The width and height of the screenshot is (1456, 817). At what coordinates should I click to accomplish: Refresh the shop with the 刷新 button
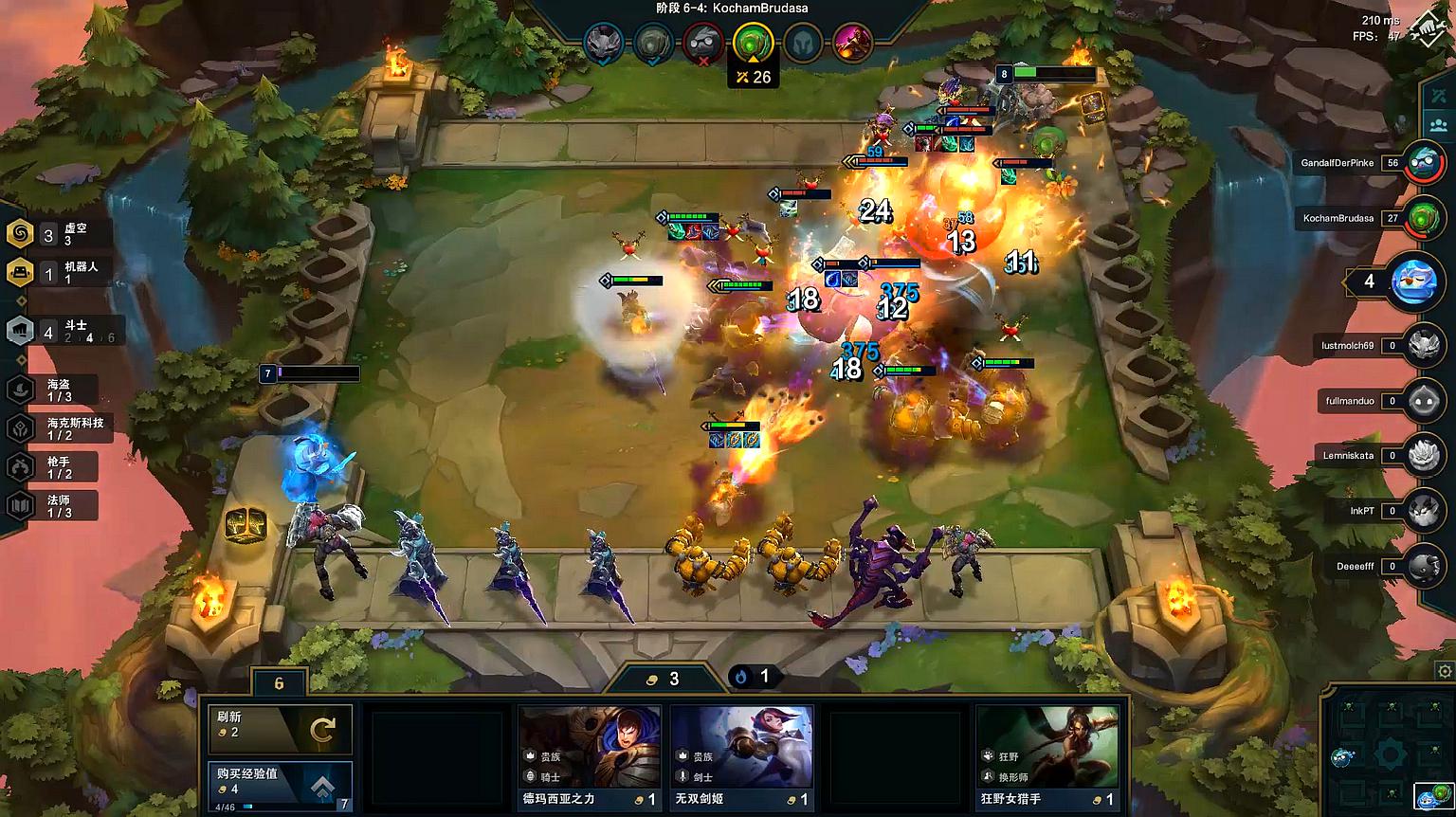coord(281,729)
